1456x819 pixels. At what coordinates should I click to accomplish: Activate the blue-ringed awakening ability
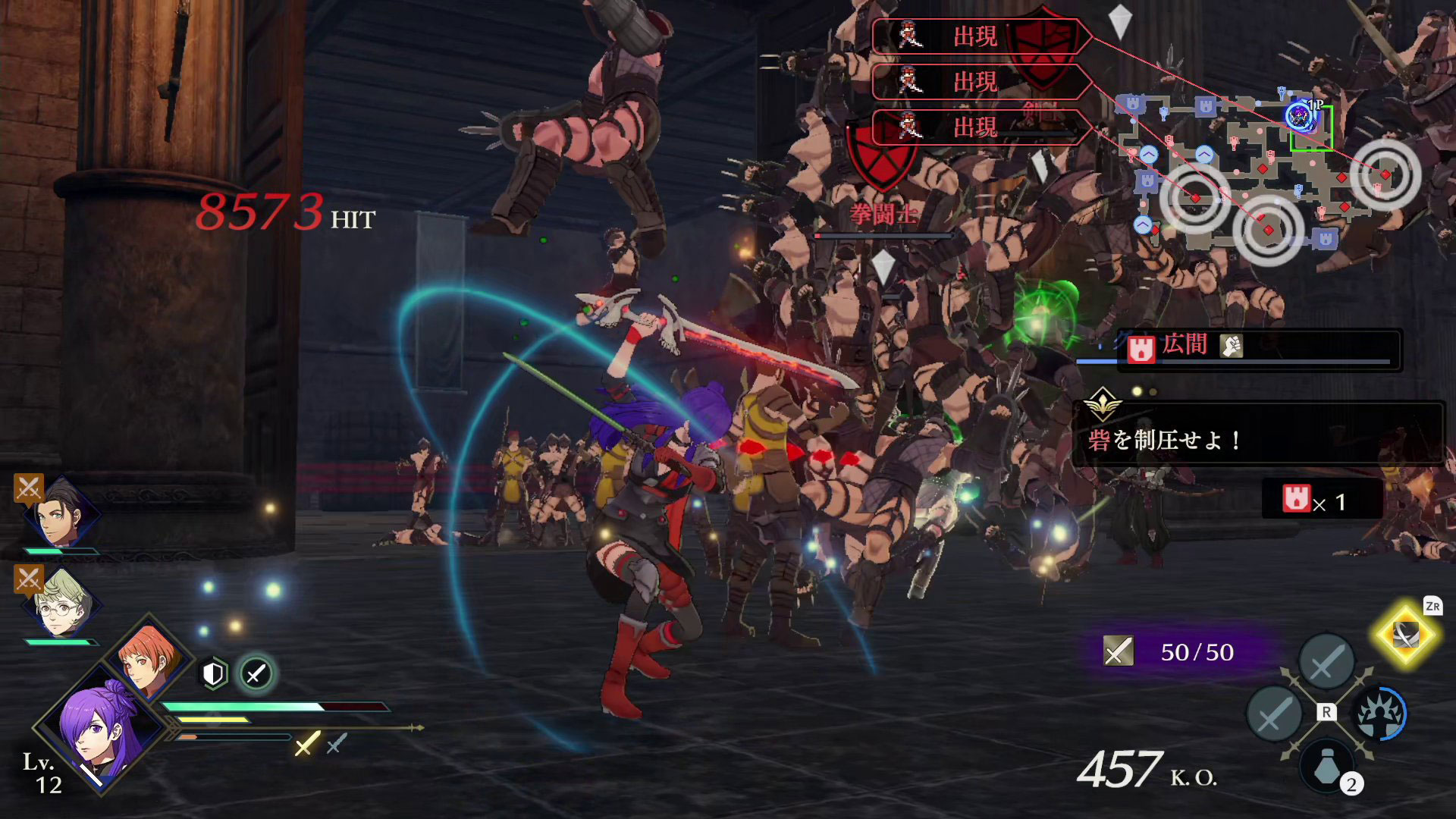point(1380,713)
